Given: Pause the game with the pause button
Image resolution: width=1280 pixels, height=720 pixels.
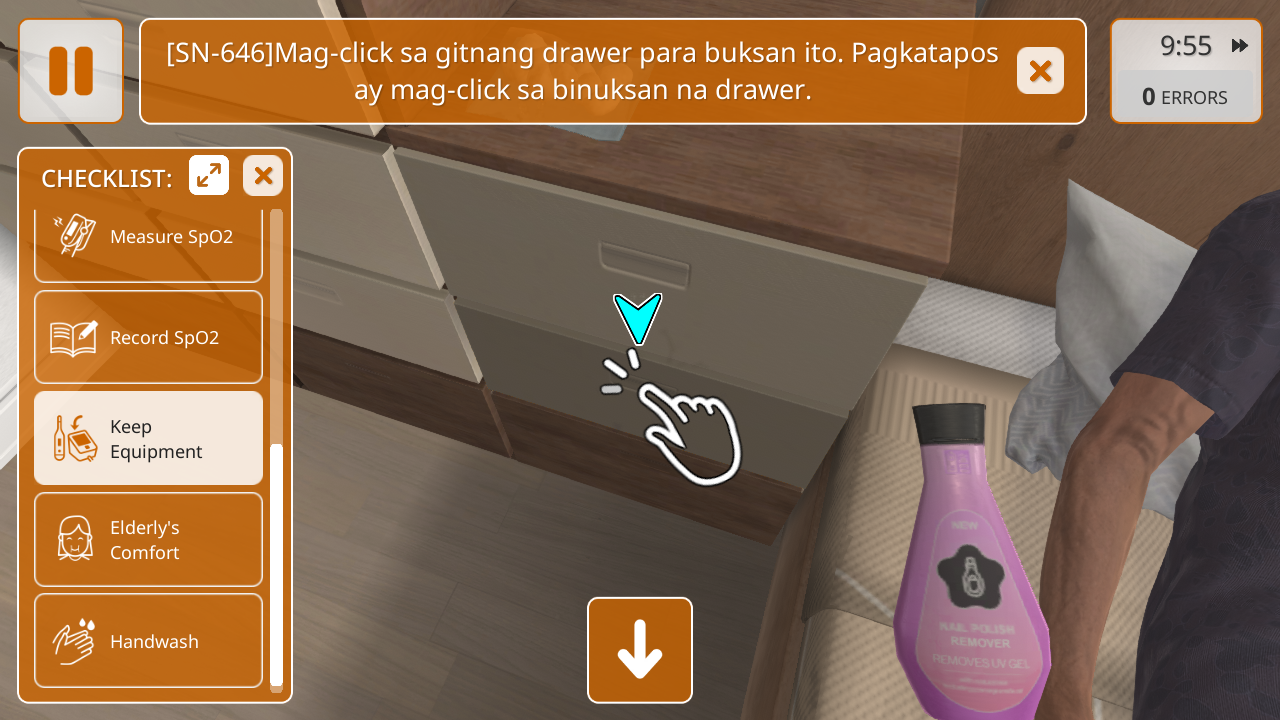Looking at the screenshot, I should (71, 71).
